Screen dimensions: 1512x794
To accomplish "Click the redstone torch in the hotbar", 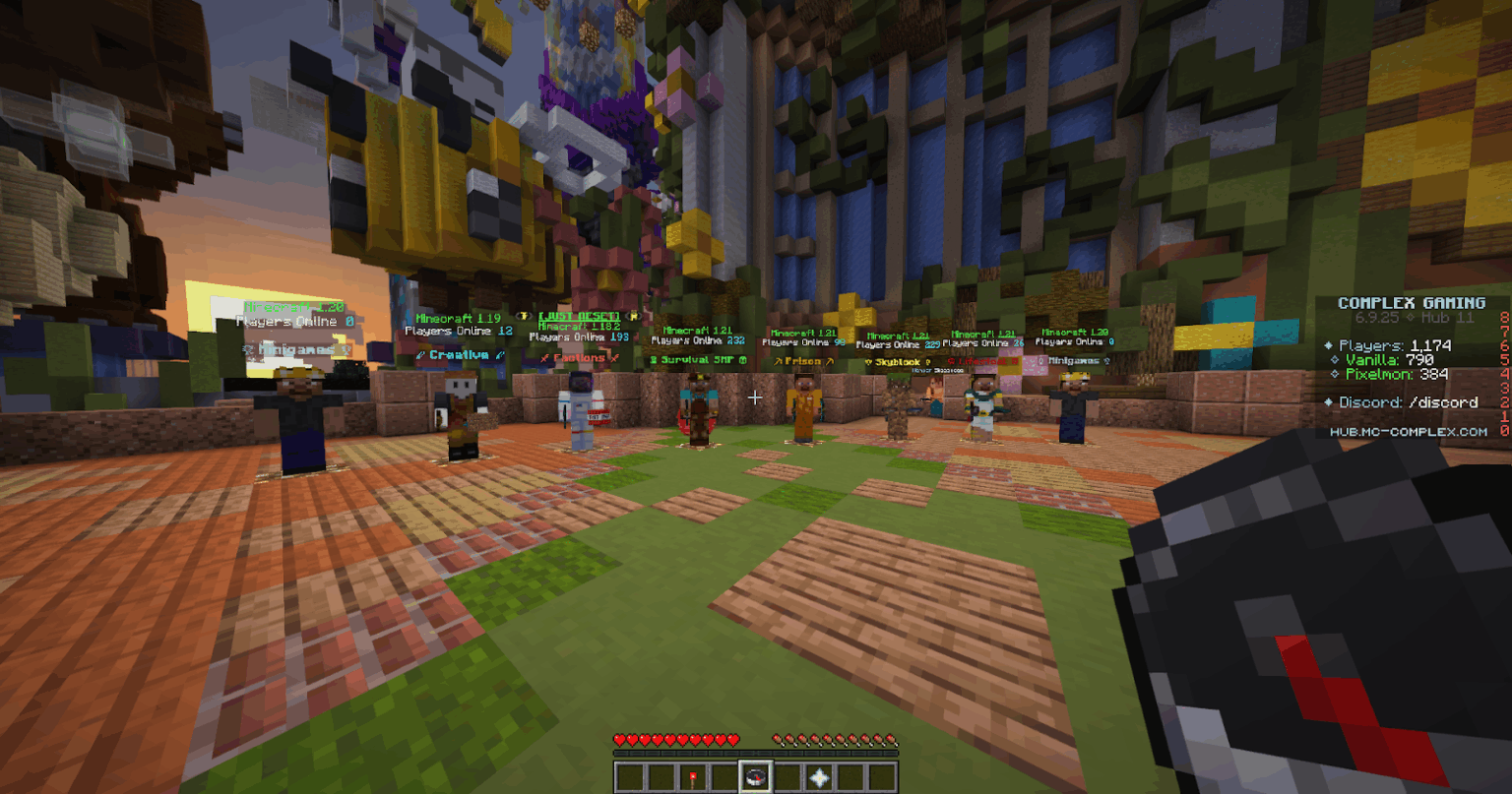I will (x=693, y=777).
